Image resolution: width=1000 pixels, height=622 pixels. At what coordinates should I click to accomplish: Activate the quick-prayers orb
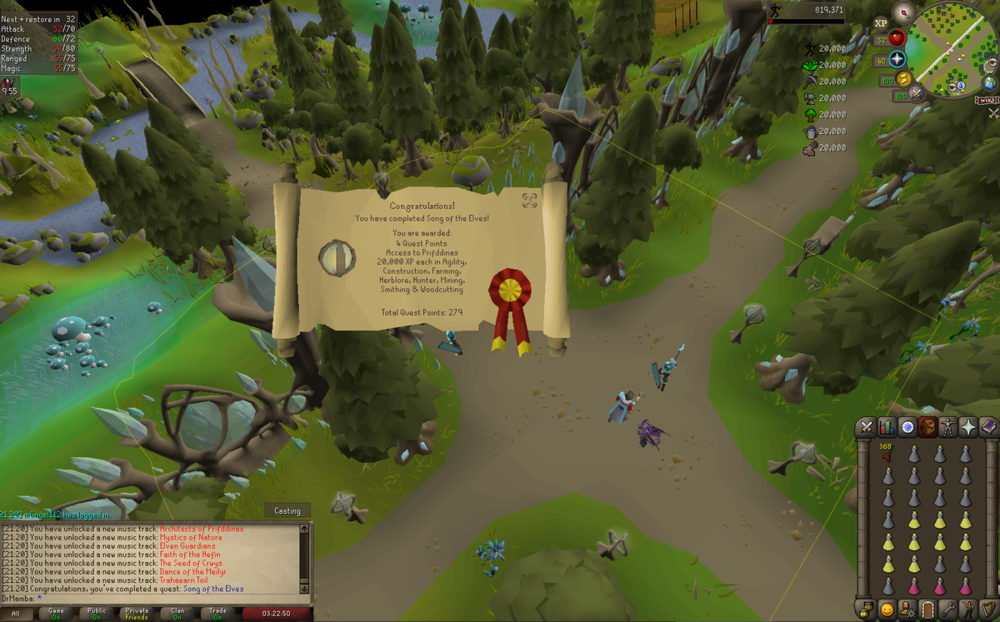pos(897,59)
